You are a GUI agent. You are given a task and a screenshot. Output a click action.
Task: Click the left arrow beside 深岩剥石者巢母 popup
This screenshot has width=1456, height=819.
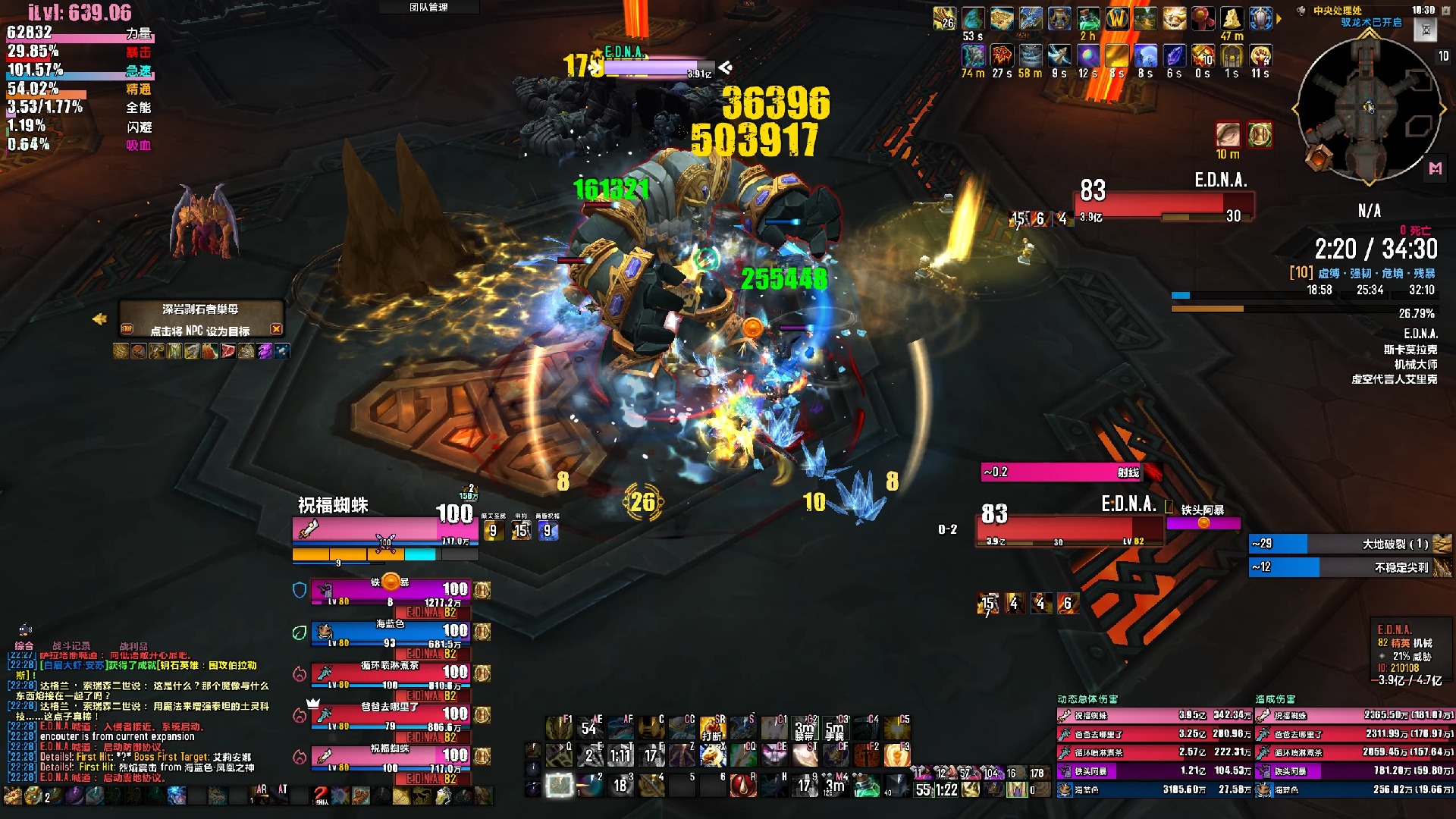(x=100, y=318)
